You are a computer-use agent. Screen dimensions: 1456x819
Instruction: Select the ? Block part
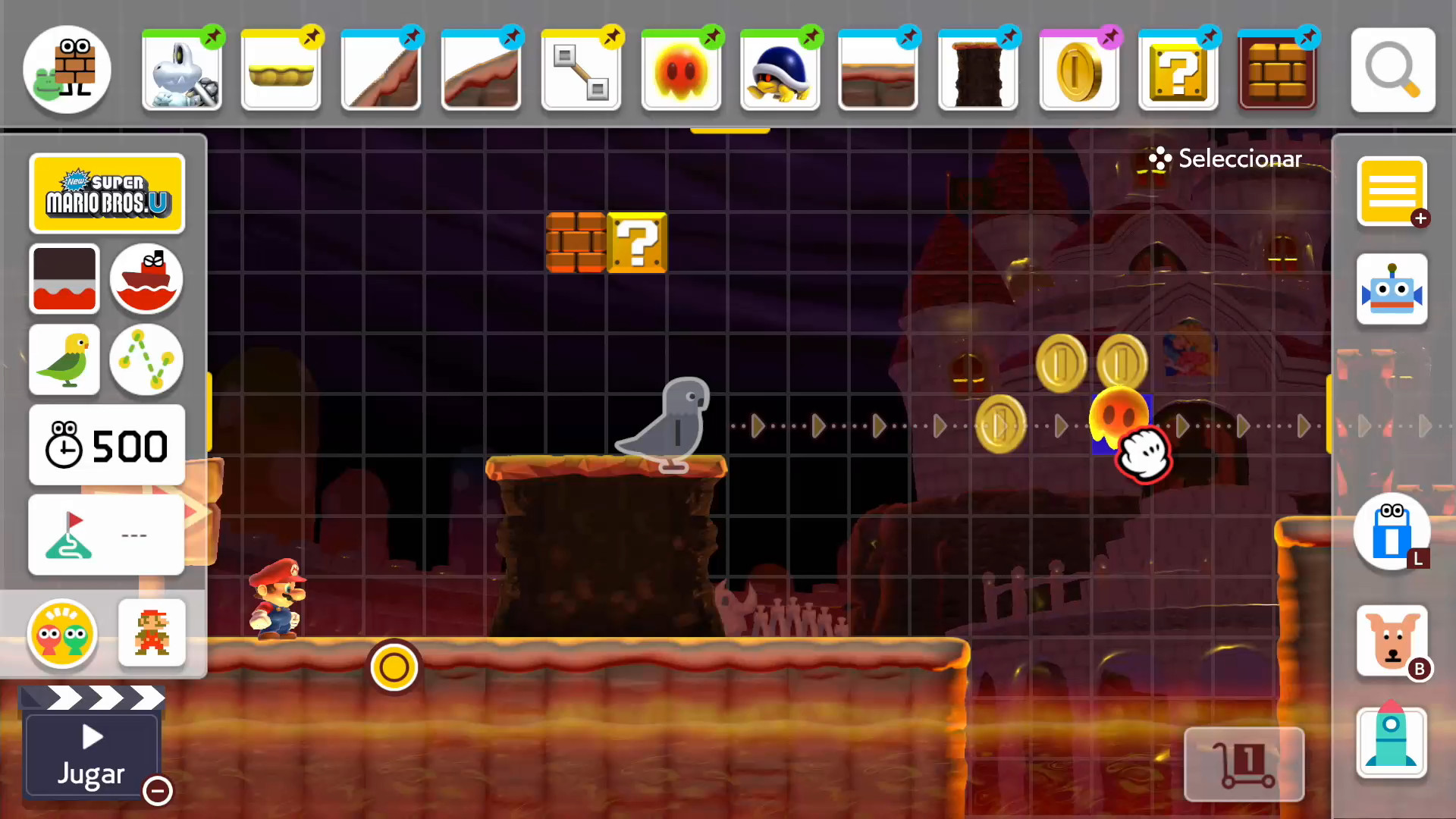point(1178,72)
